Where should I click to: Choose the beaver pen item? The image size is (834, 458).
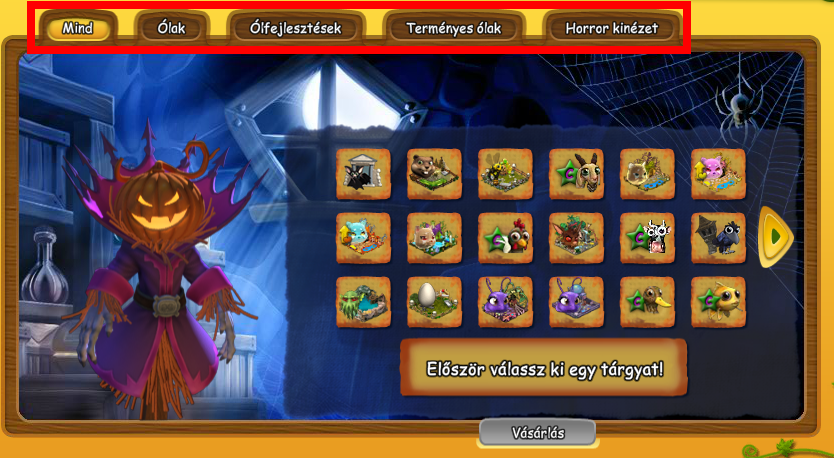pyautogui.click(x=434, y=174)
